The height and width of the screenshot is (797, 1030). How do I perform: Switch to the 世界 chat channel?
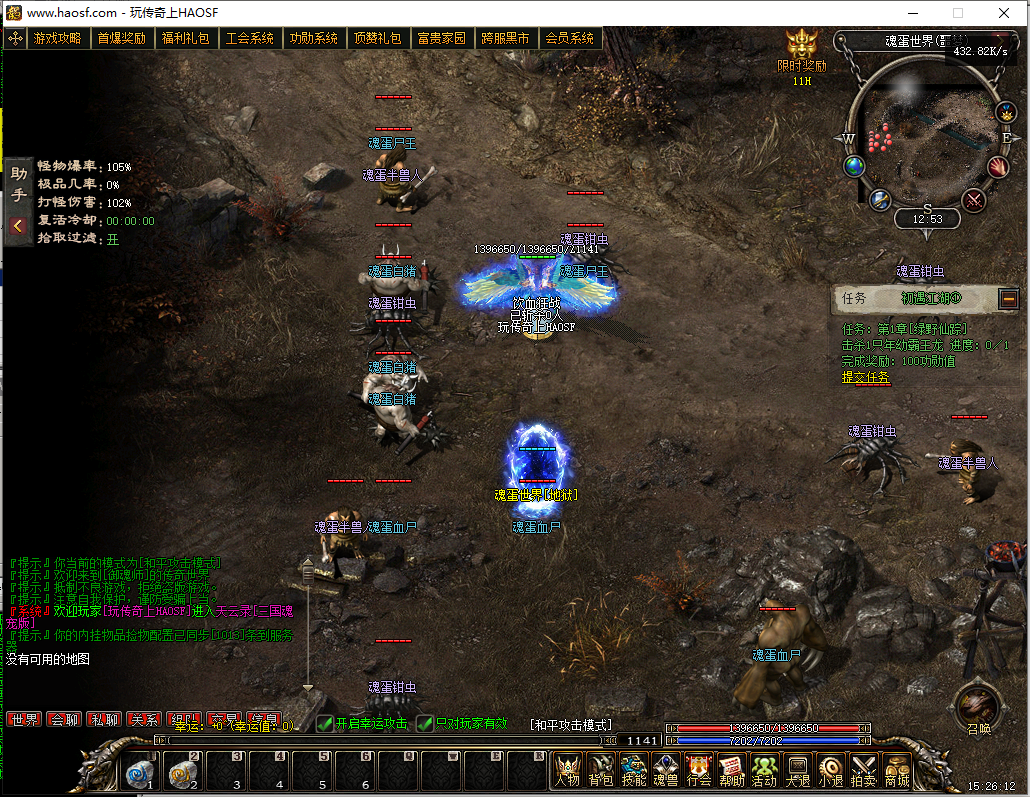(23, 720)
